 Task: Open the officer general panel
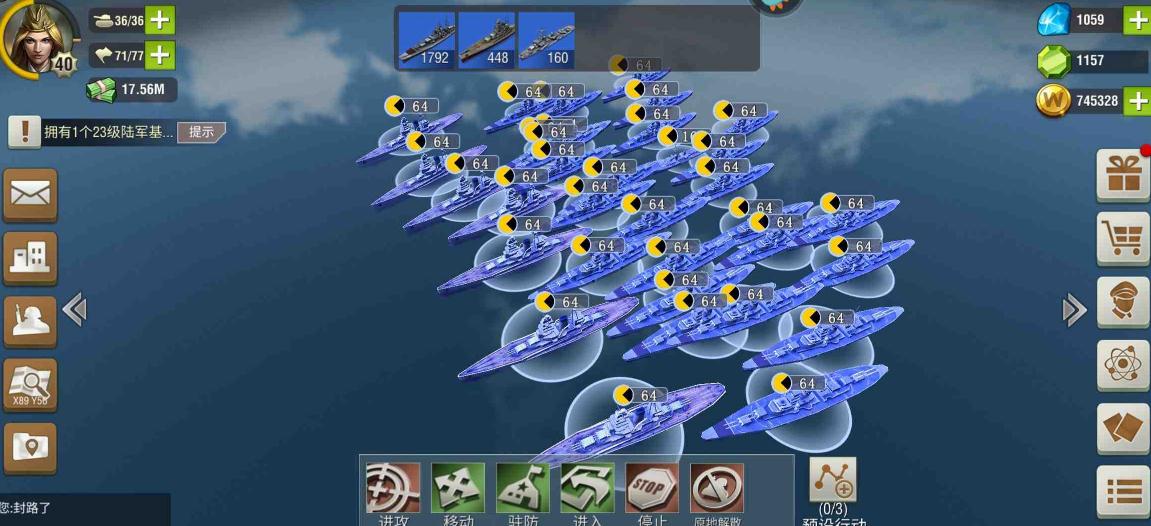point(1123,301)
